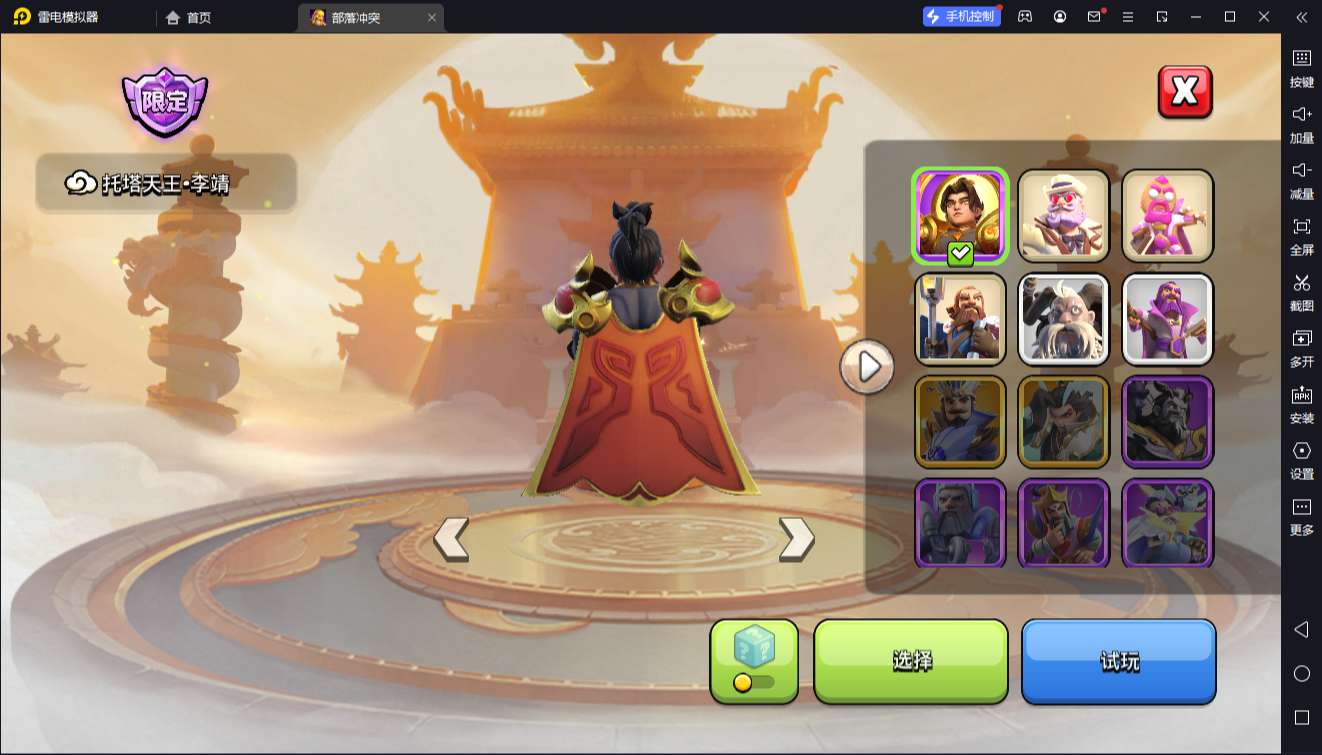Choose the red-robed crowned king skin
This screenshot has width=1322, height=755.
(x=1064, y=523)
